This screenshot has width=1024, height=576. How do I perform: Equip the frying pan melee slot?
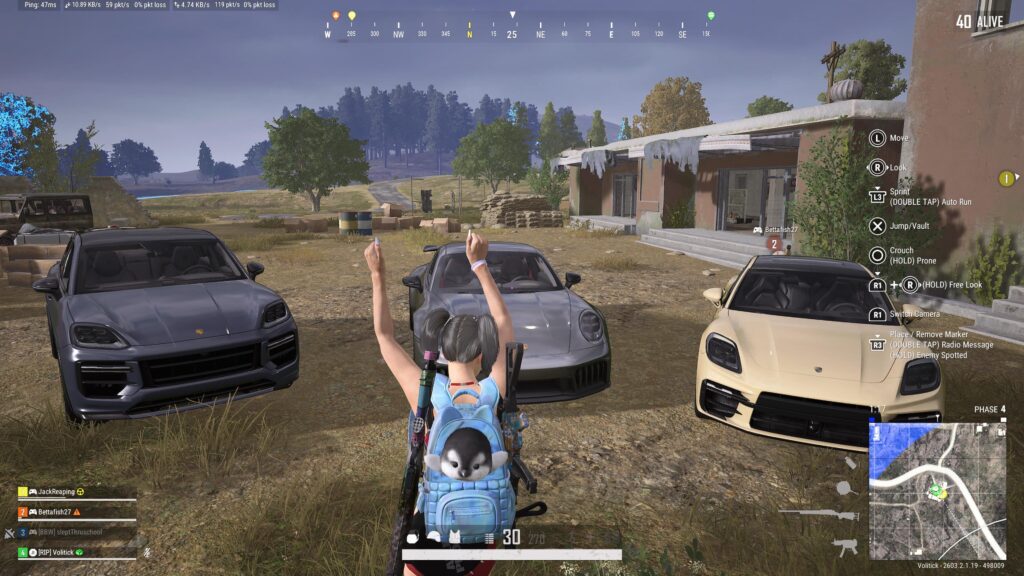pyautogui.click(x=845, y=488)
